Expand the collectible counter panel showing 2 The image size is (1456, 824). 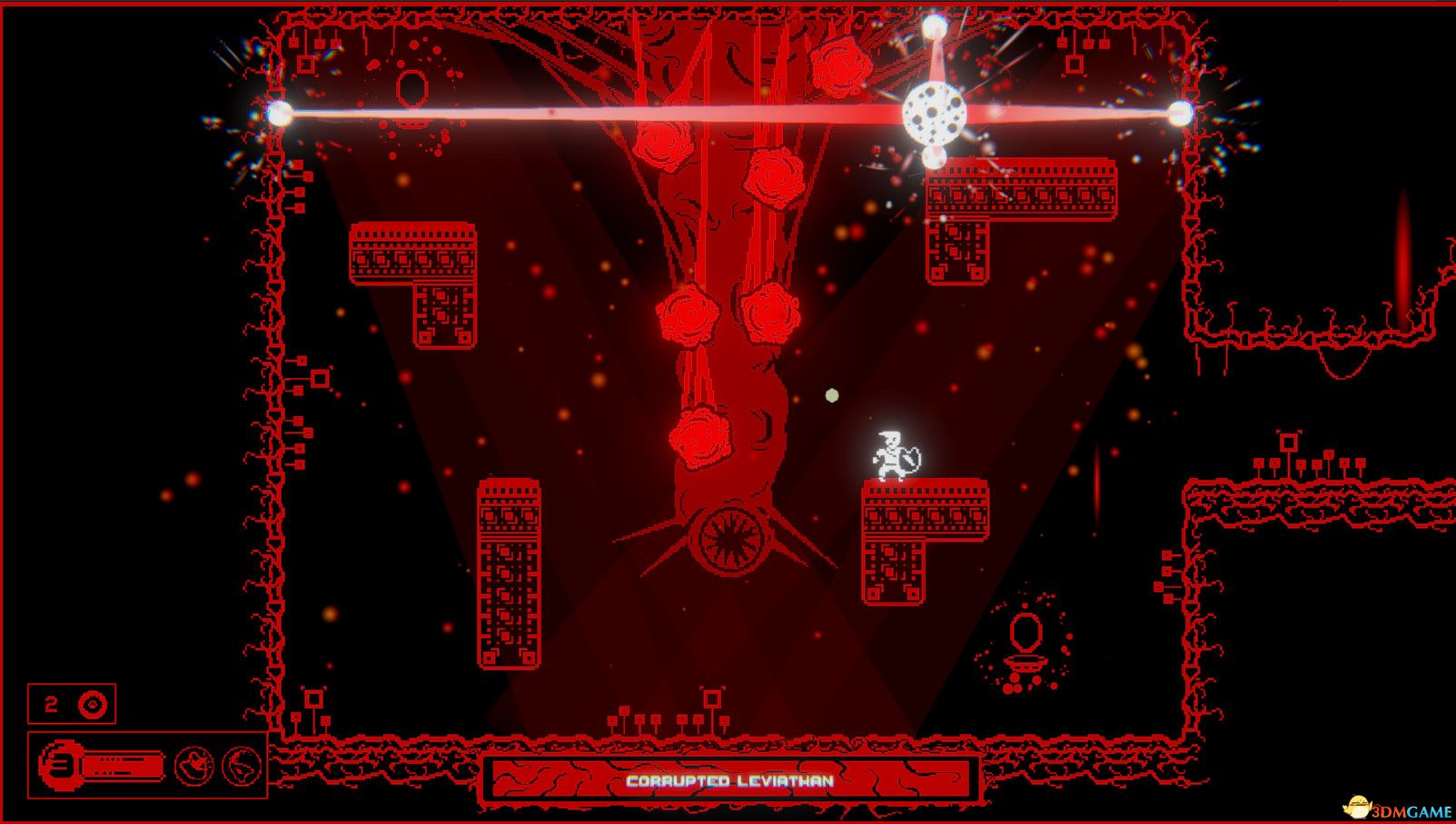[x=73, y=702]
